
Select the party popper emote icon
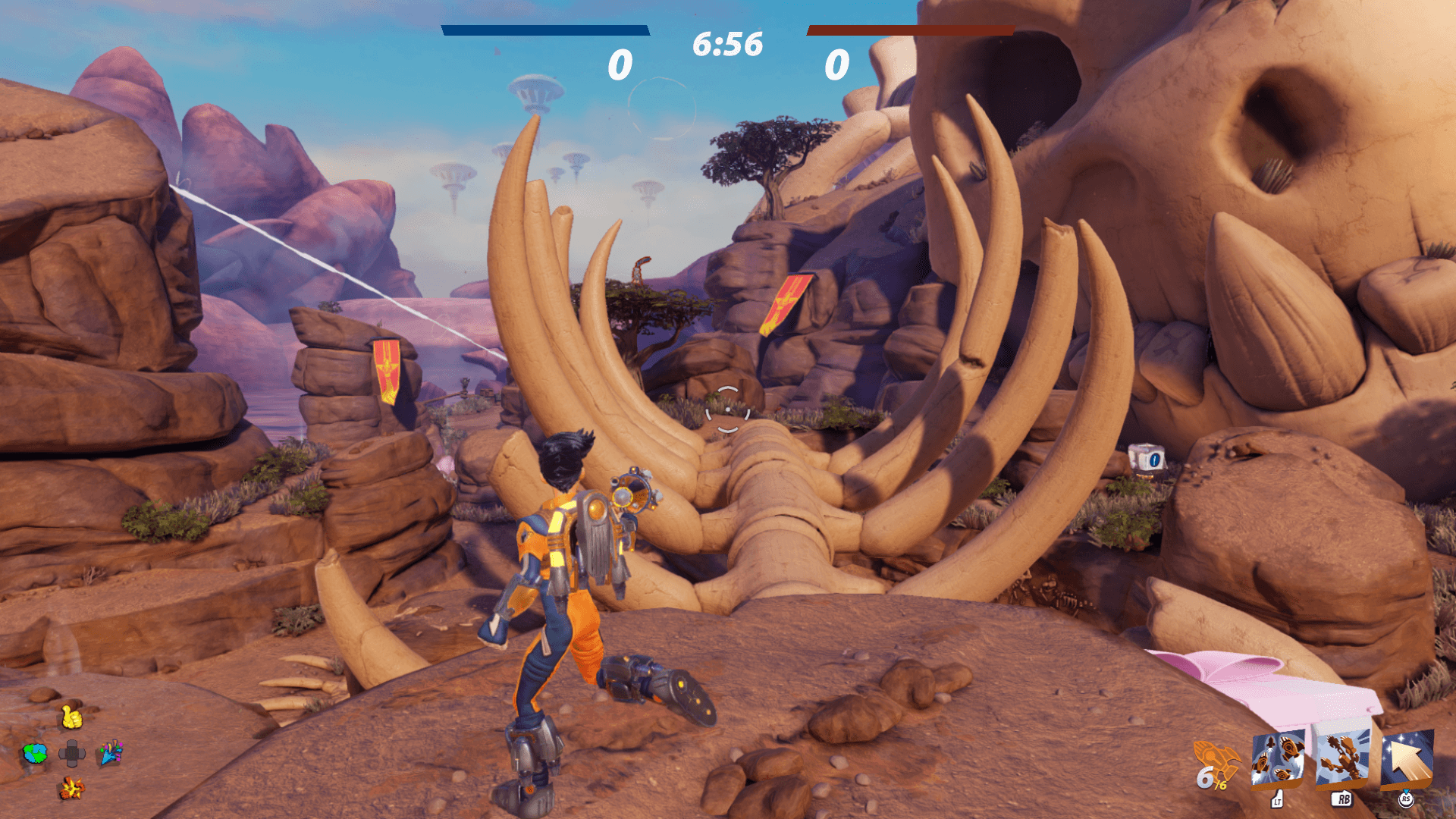[x=111, y=754]
